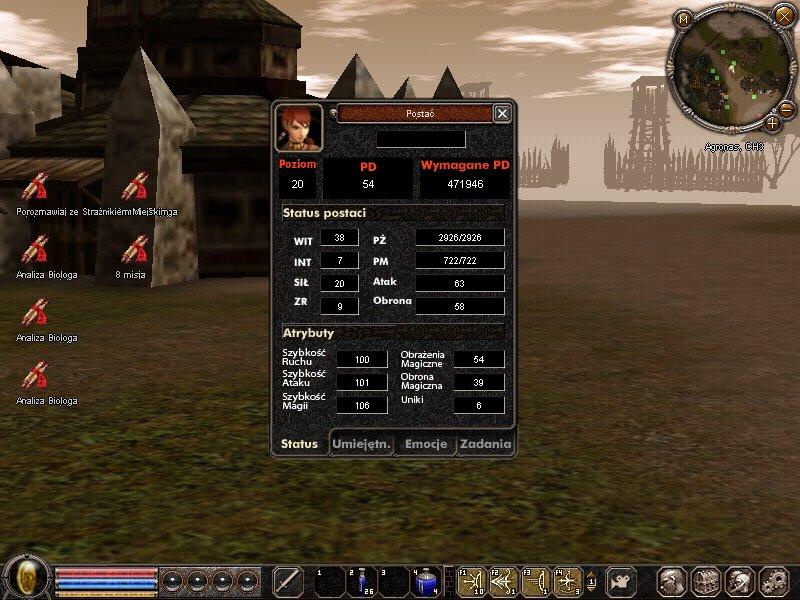Open the large map with the M button

click(683, 18)
